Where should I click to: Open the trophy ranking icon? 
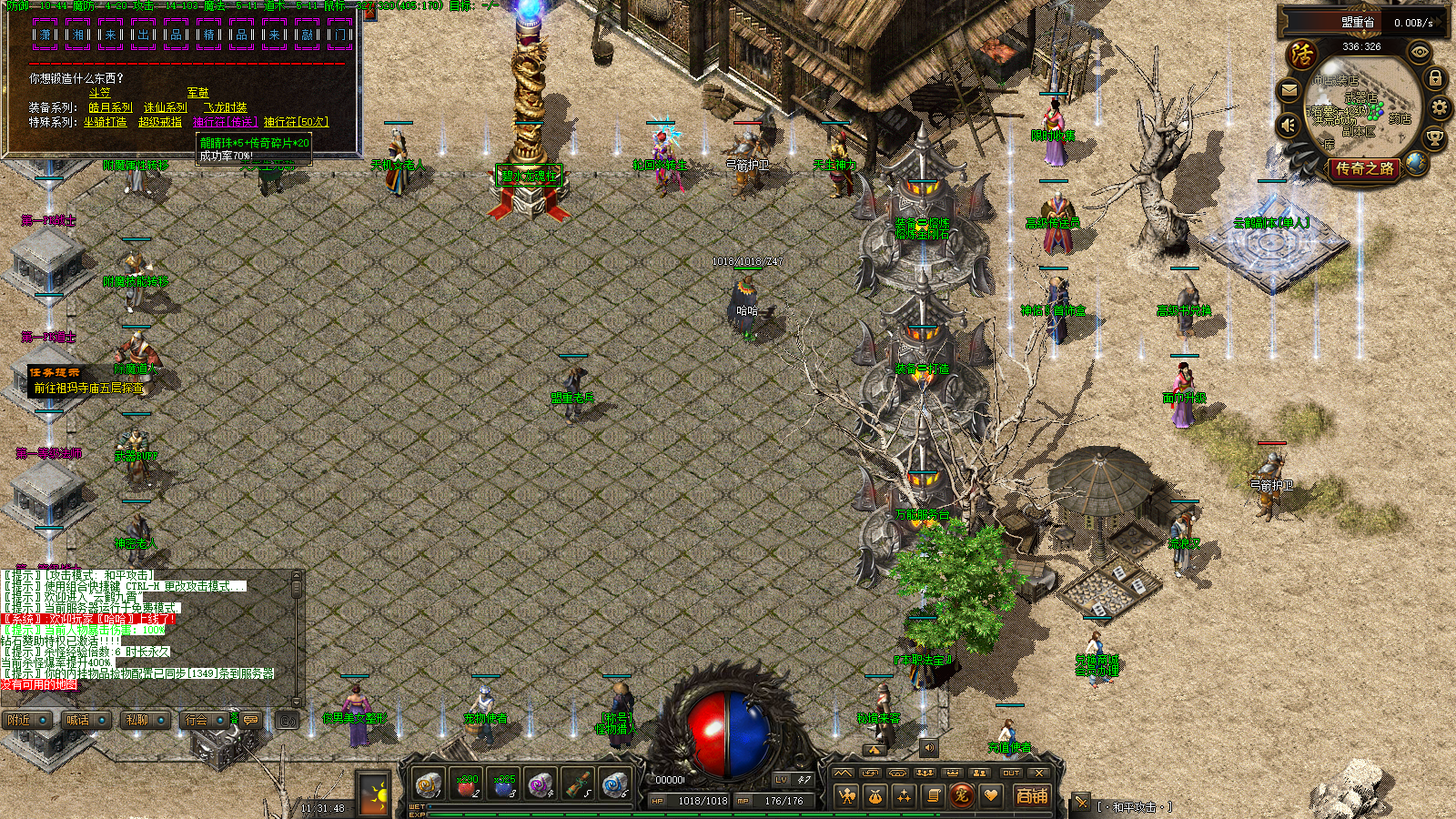(x=1434, y=138)
